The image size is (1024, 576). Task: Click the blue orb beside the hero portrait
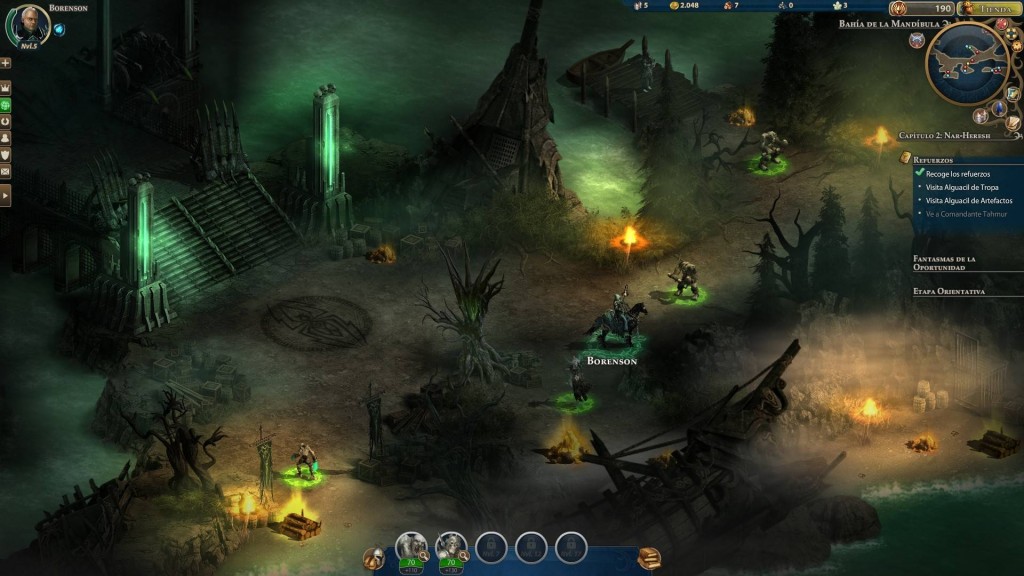59,29
